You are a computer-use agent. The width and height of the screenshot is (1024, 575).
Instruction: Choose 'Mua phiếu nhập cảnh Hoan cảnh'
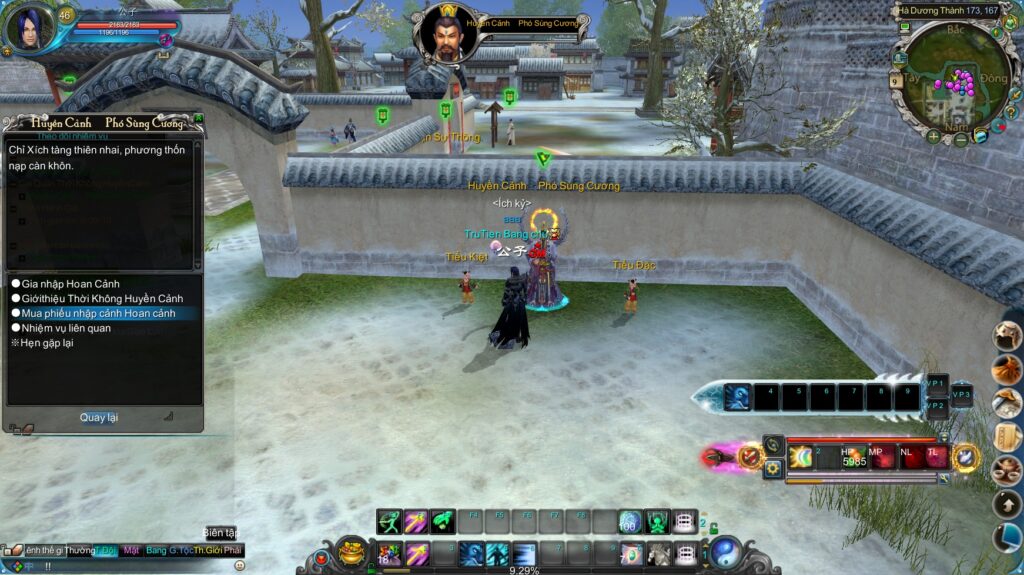(x=98, y=313)
